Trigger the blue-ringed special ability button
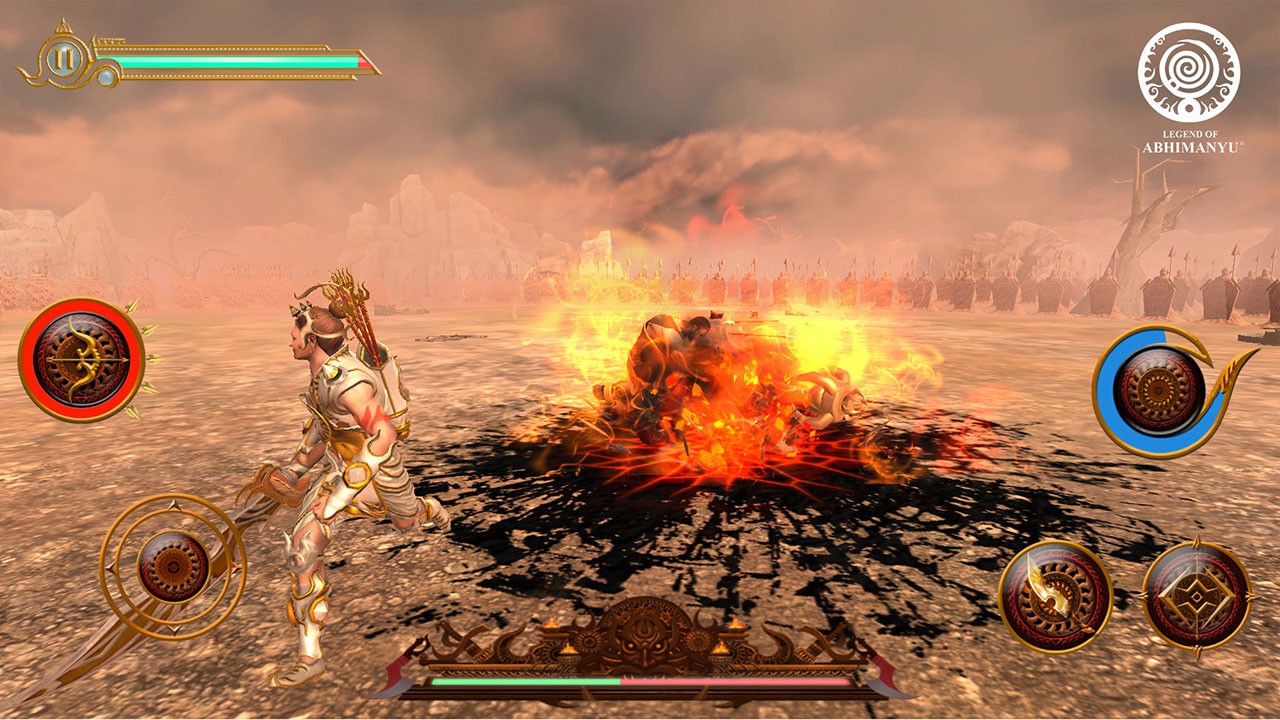The width and height of the screenshot is (1280, 720). pos(1159,391)
